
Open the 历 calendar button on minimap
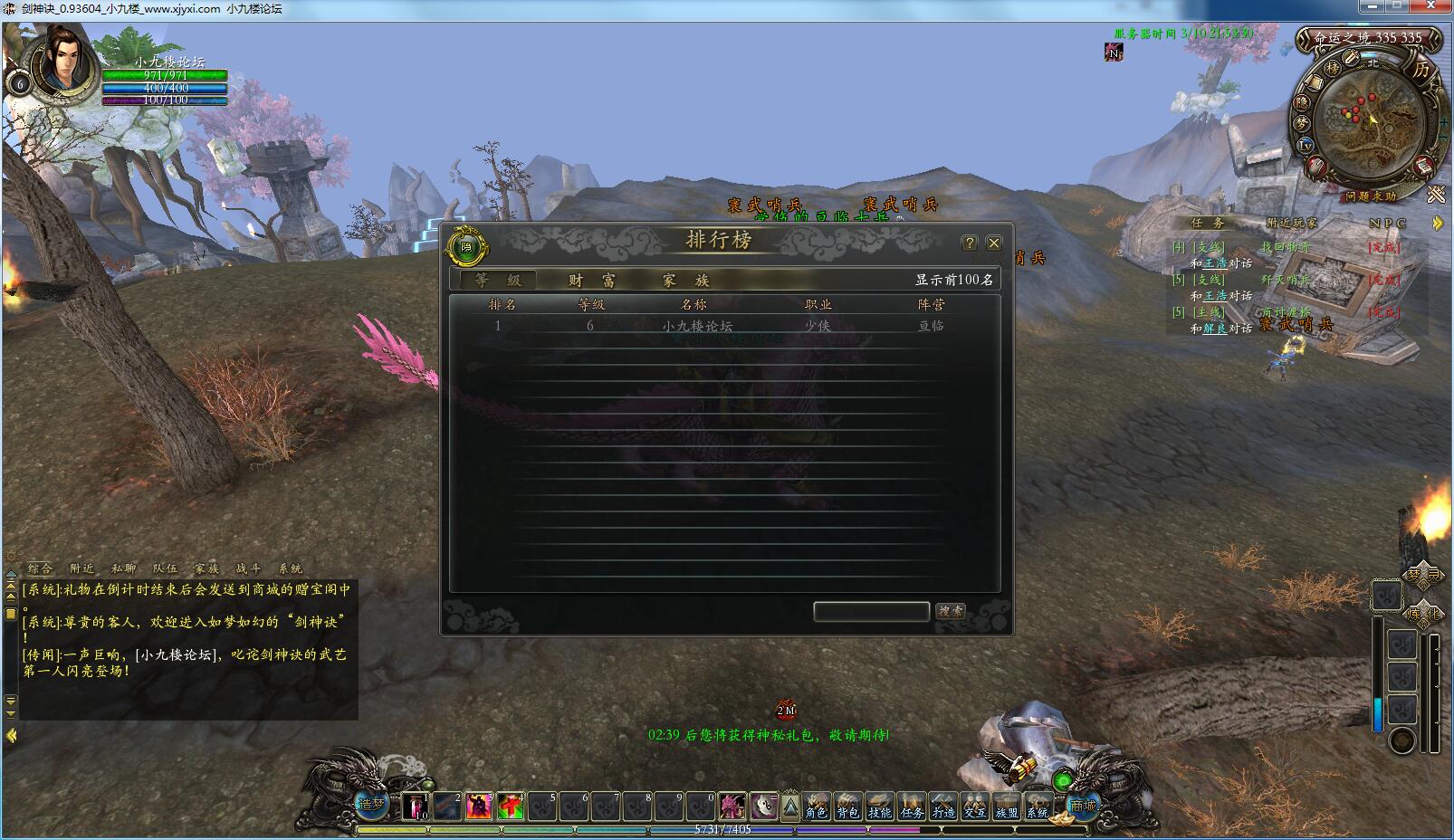tap(1421, 70)
